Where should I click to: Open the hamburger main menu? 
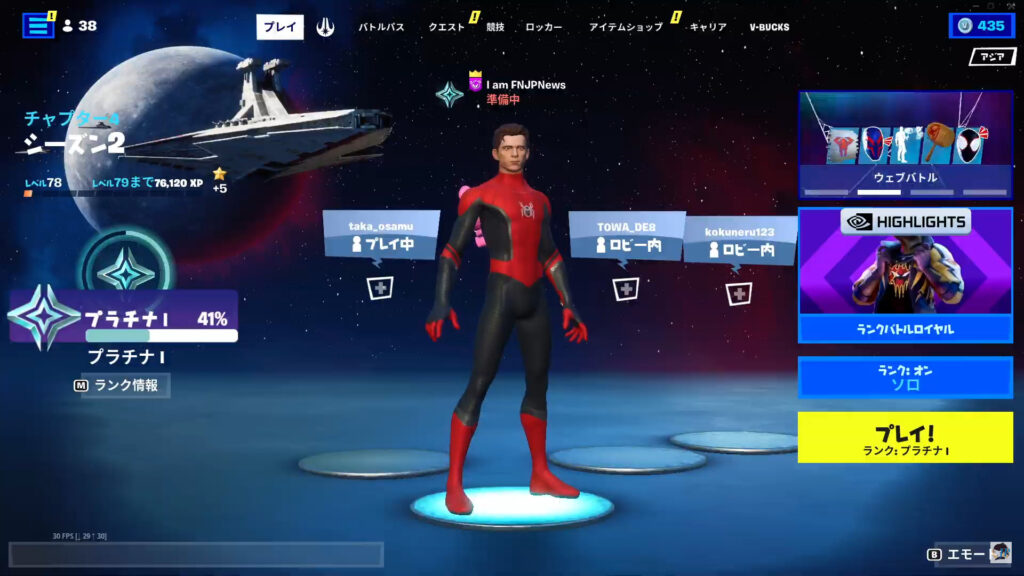click(x=38, y=26)
